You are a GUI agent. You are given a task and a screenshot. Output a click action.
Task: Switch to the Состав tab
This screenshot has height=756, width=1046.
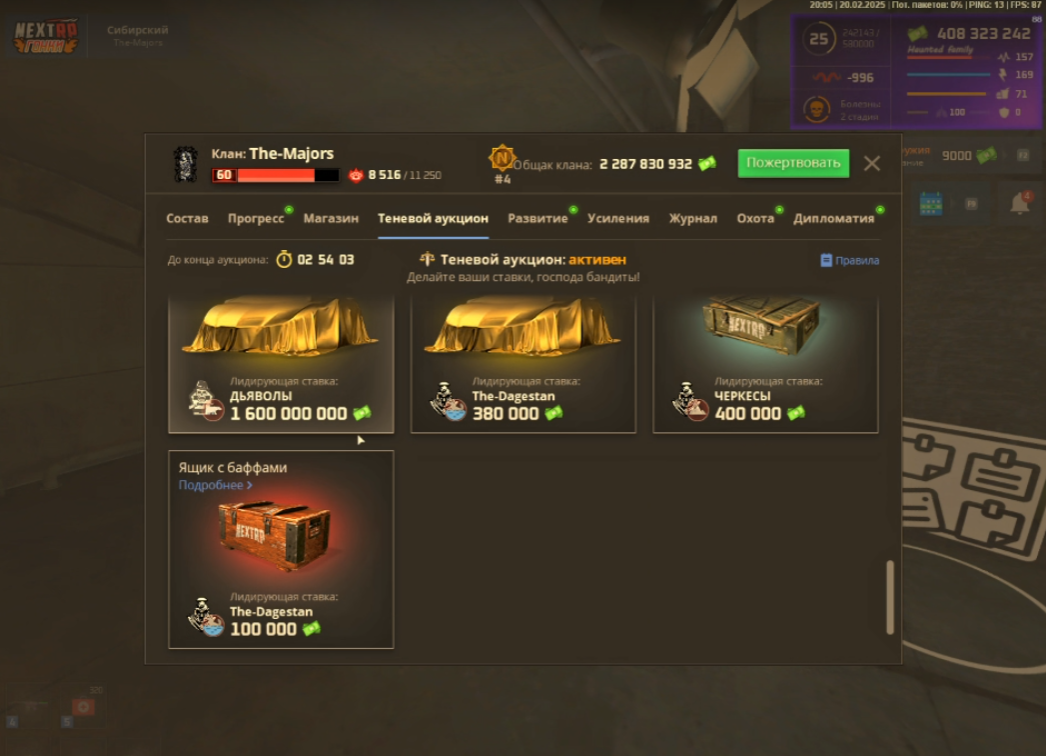tap(187, 218)
